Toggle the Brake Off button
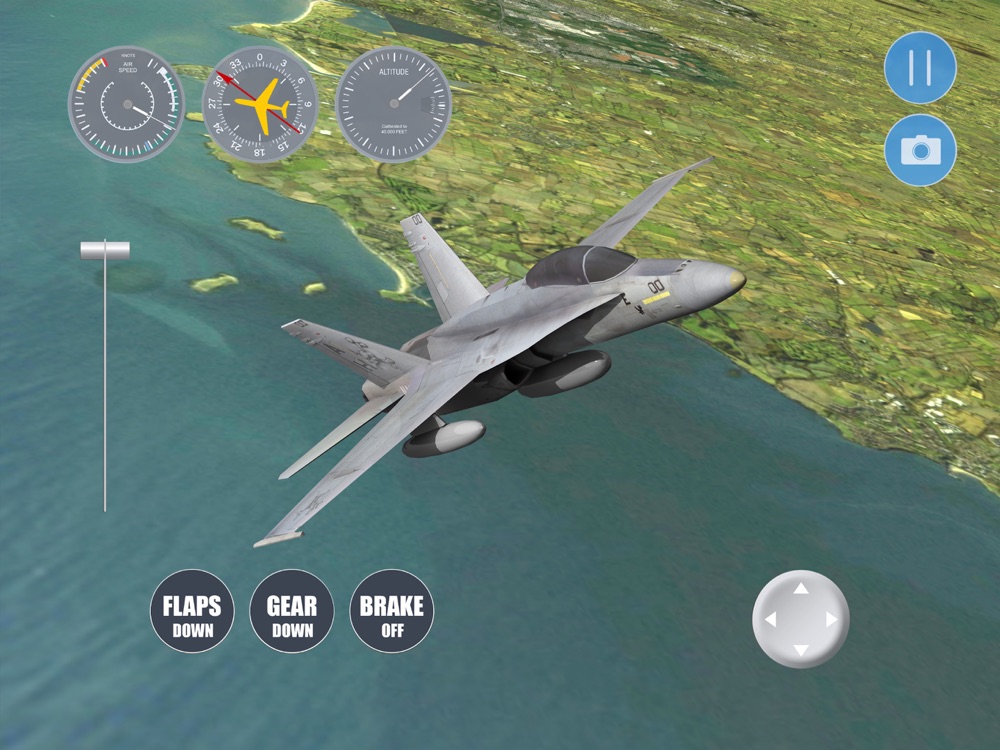 [392, 612]
